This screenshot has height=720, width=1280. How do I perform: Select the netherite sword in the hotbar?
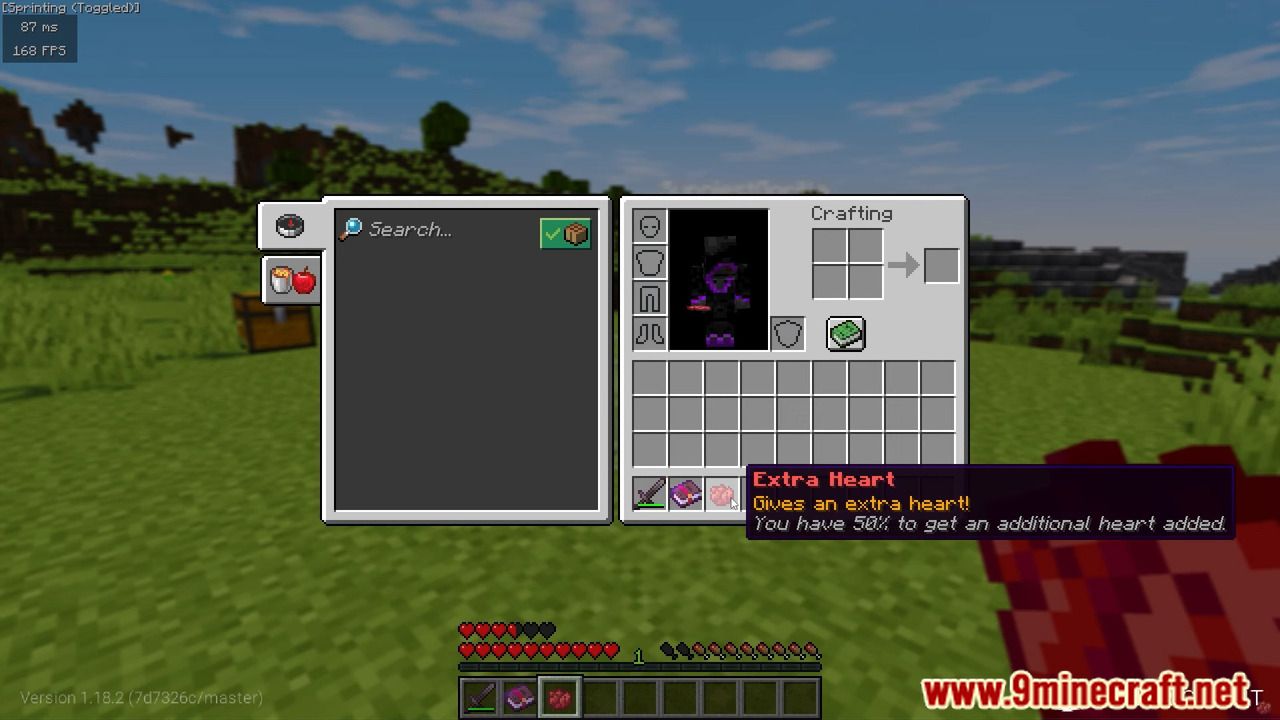(478, 694)
